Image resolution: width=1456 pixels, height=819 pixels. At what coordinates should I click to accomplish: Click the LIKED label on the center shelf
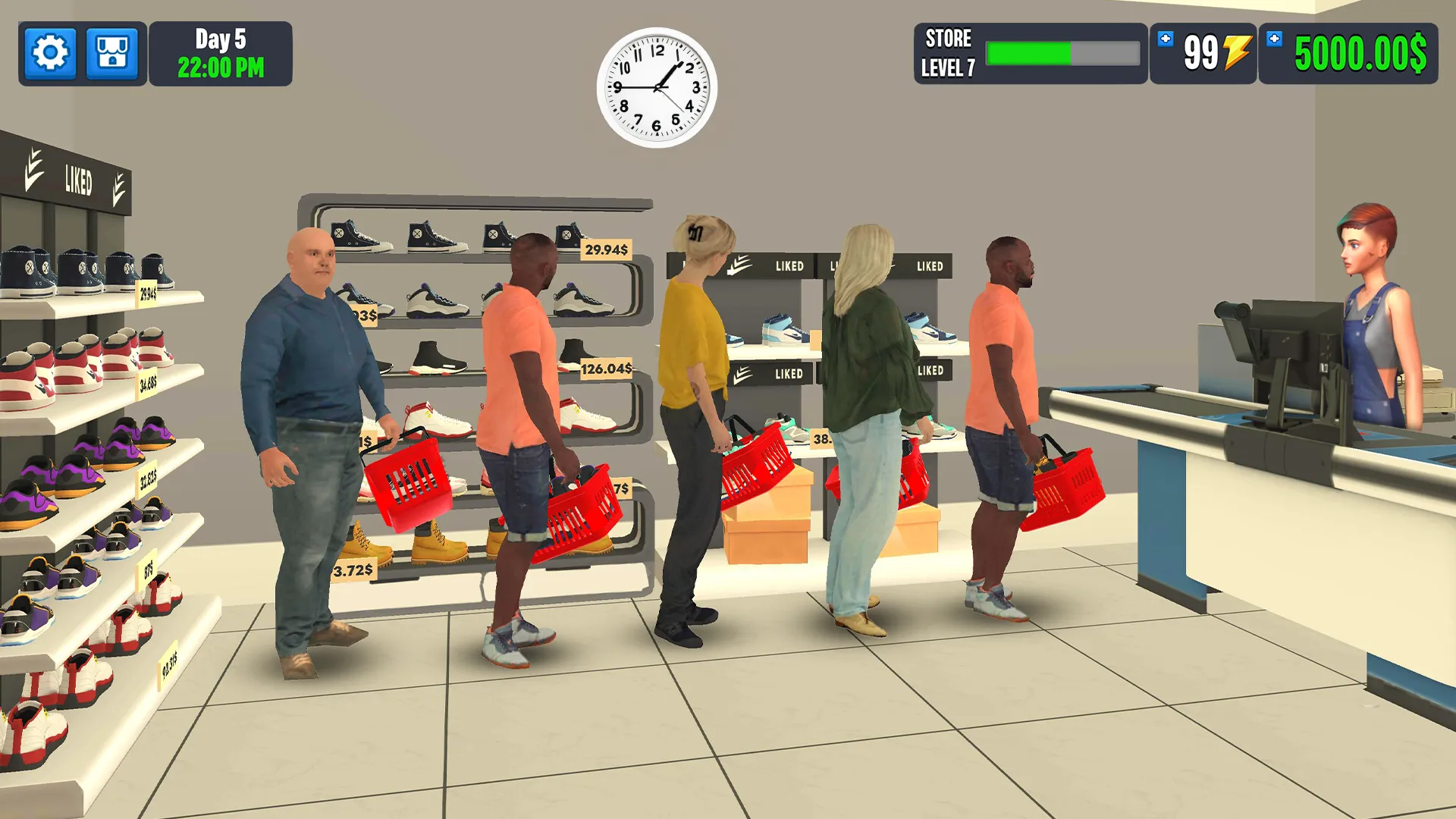click(x=789, y=266)
